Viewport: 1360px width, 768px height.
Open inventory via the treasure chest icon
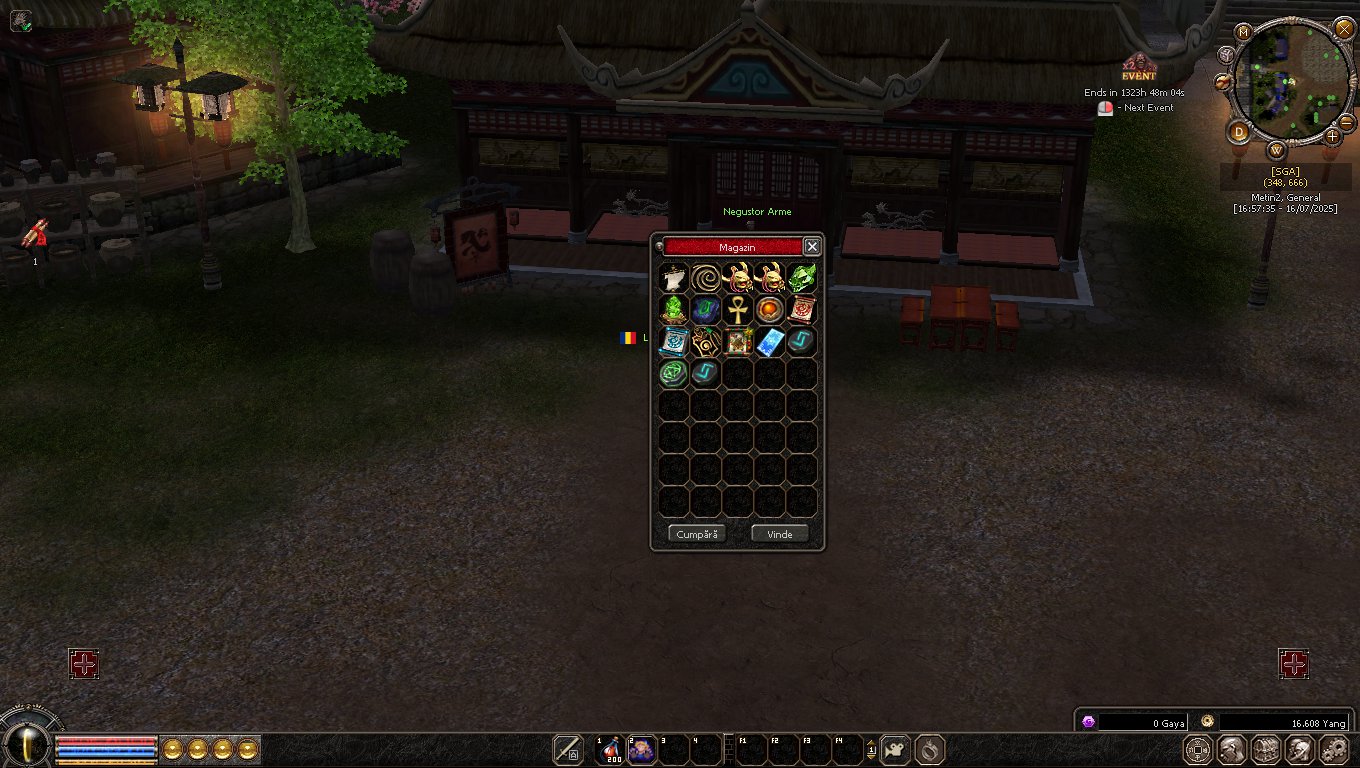[x=1266, y=749]
